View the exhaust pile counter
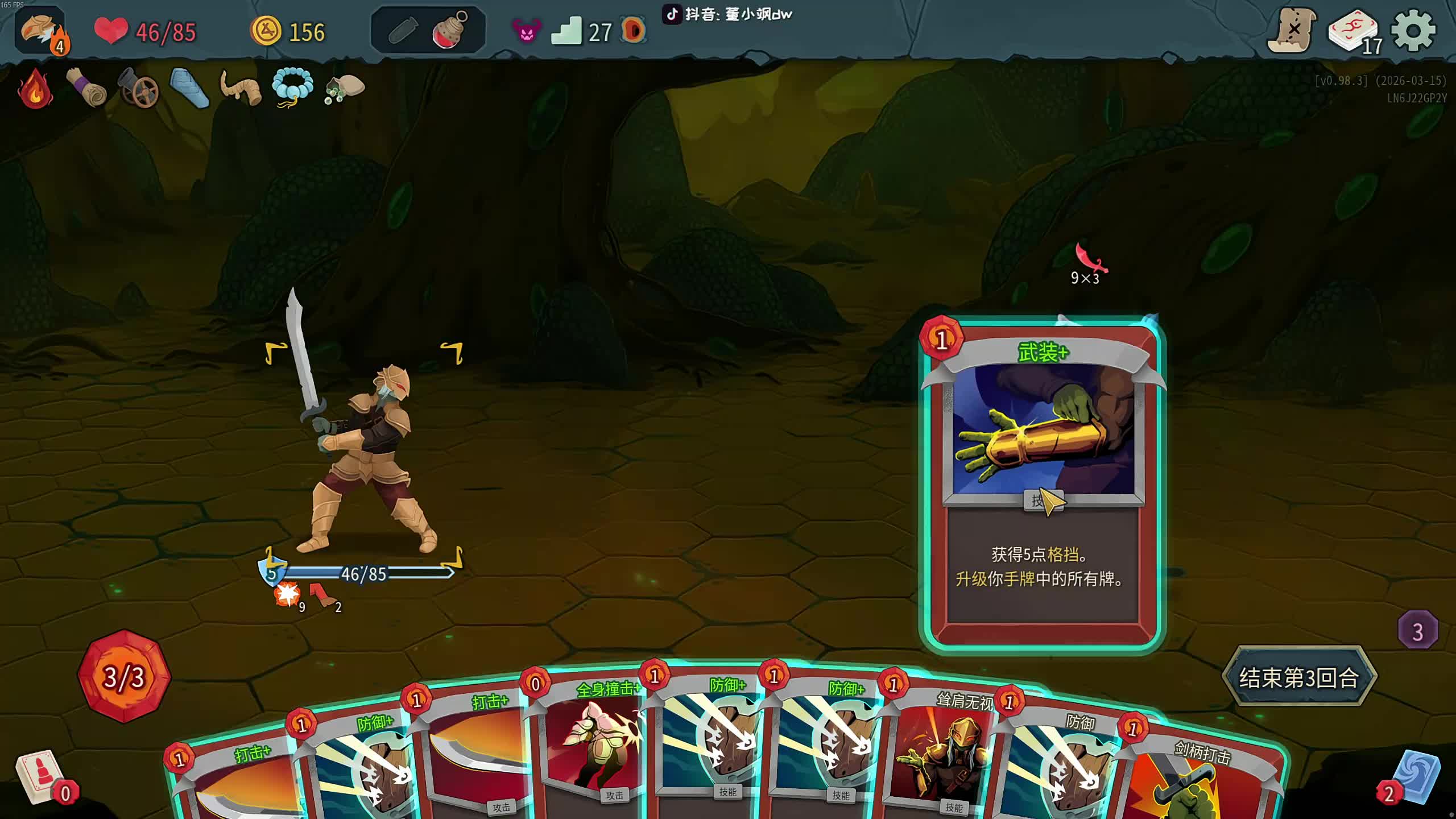Image resolution: width=1456 pixels, height=819 pixels. click(1417, 631)
